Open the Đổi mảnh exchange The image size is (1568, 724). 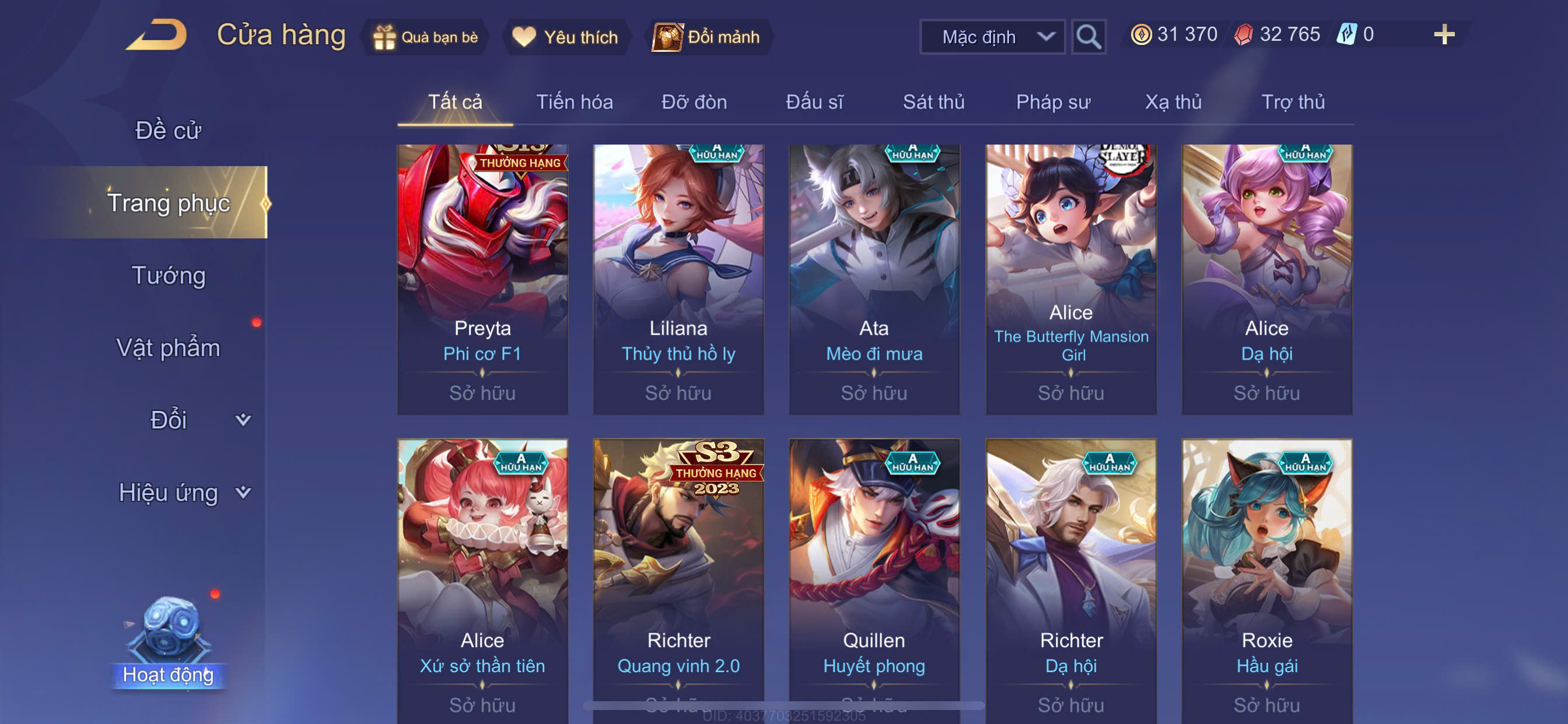tap(708, 37)
